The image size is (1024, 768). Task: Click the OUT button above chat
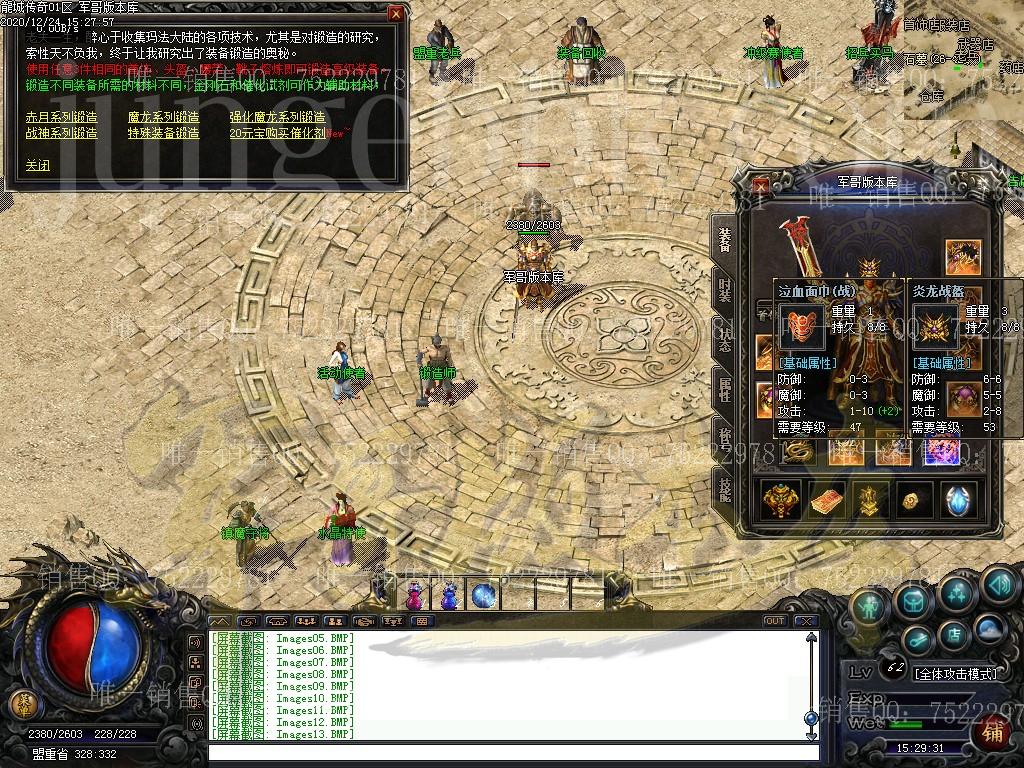coord(774,621)
